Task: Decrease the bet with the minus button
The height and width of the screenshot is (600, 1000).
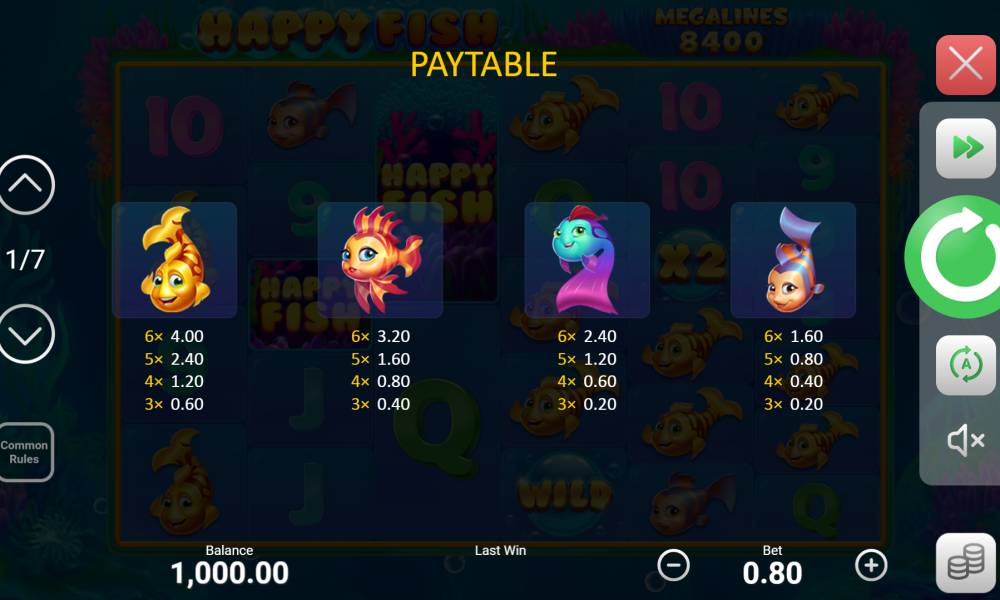Action: tap(673, 565)
